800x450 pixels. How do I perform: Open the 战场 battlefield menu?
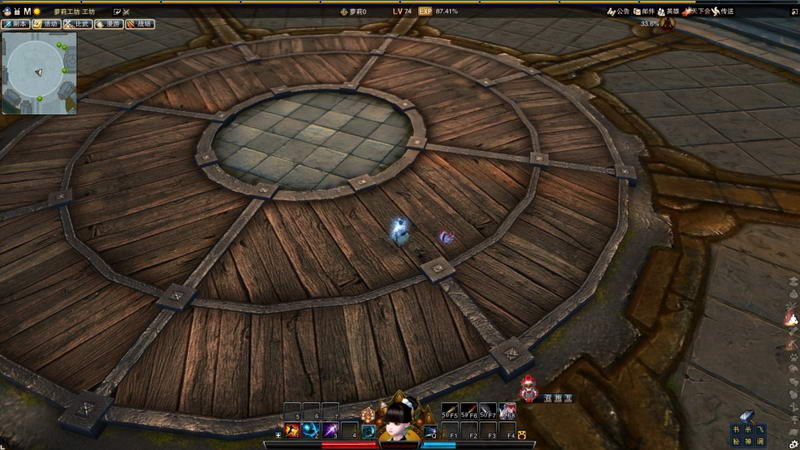click(141, 23)
